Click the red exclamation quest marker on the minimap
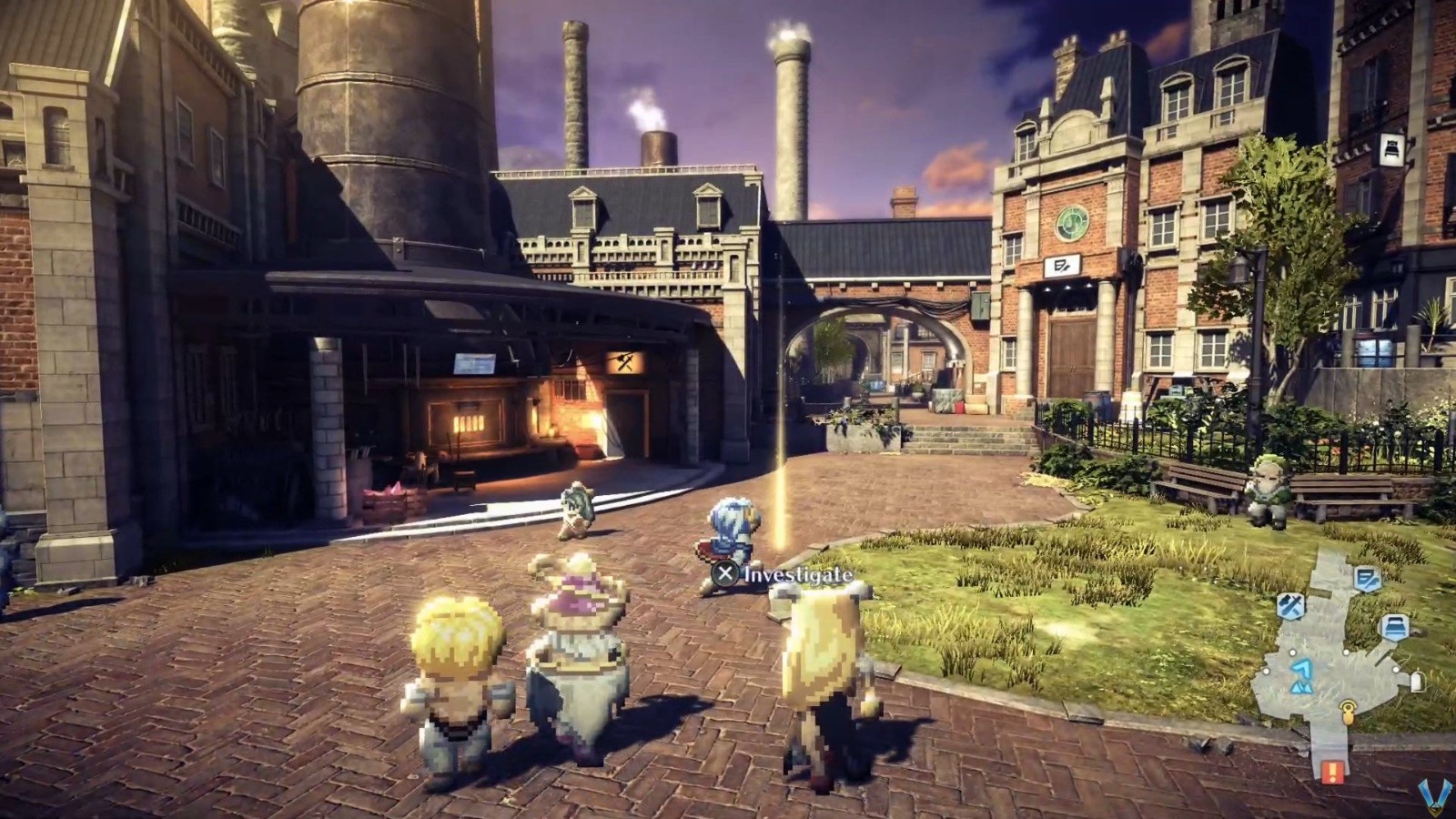Screen dimensions: 1456x819 (x=1331, y=772)
